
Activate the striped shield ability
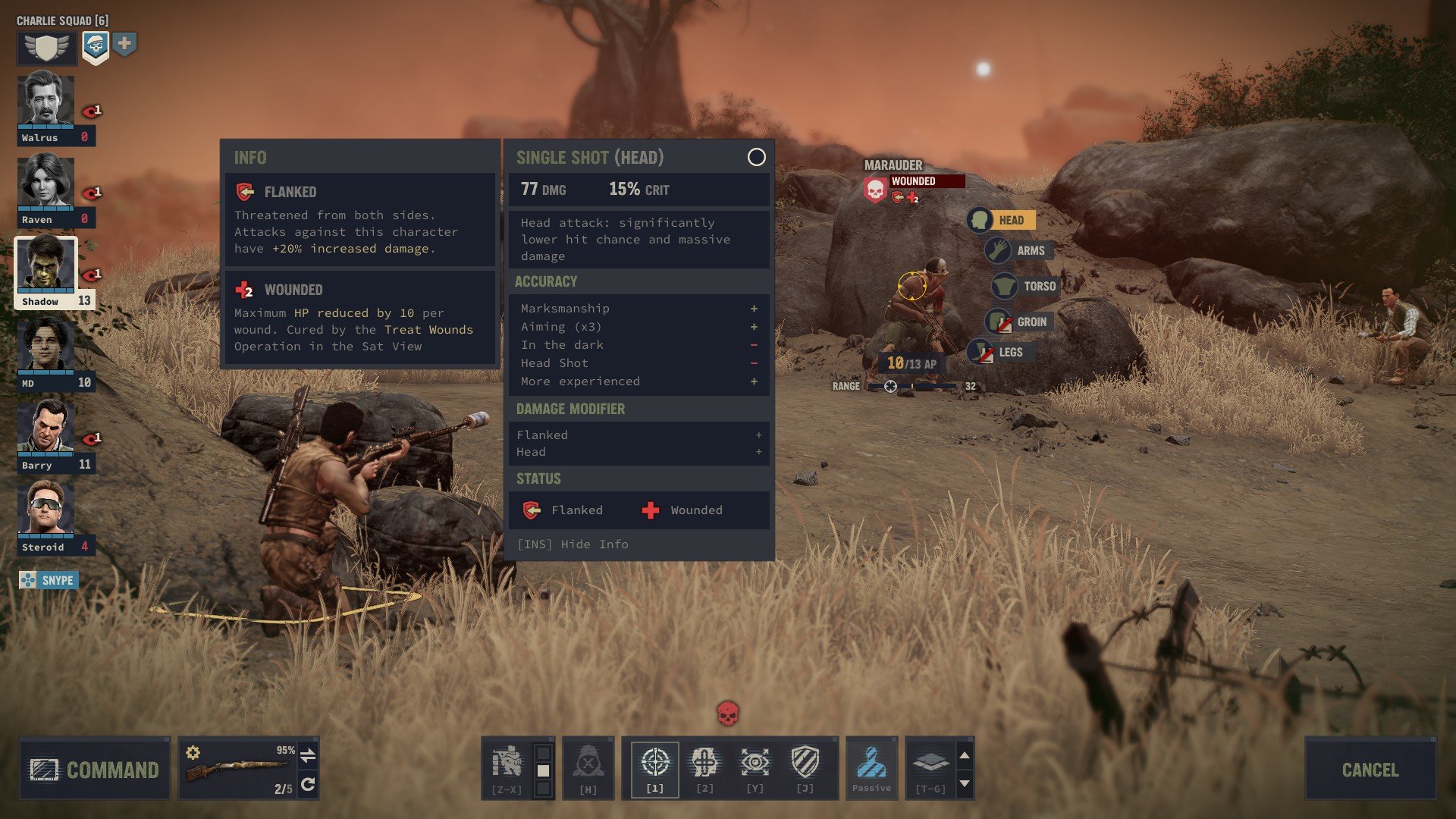coord(805,763)
